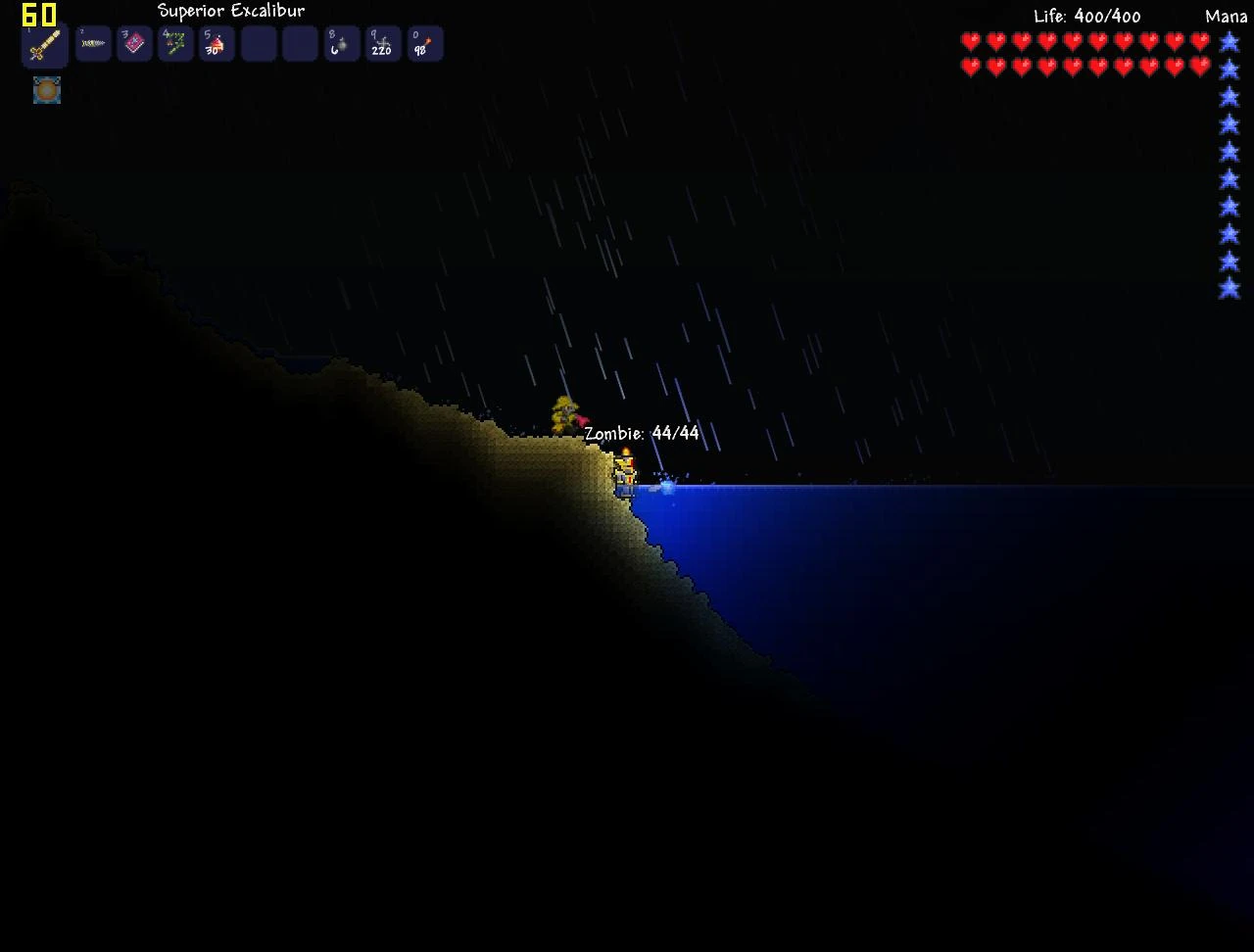Select the harpoon weapon in hotbar slot 2

click(93, 43)
